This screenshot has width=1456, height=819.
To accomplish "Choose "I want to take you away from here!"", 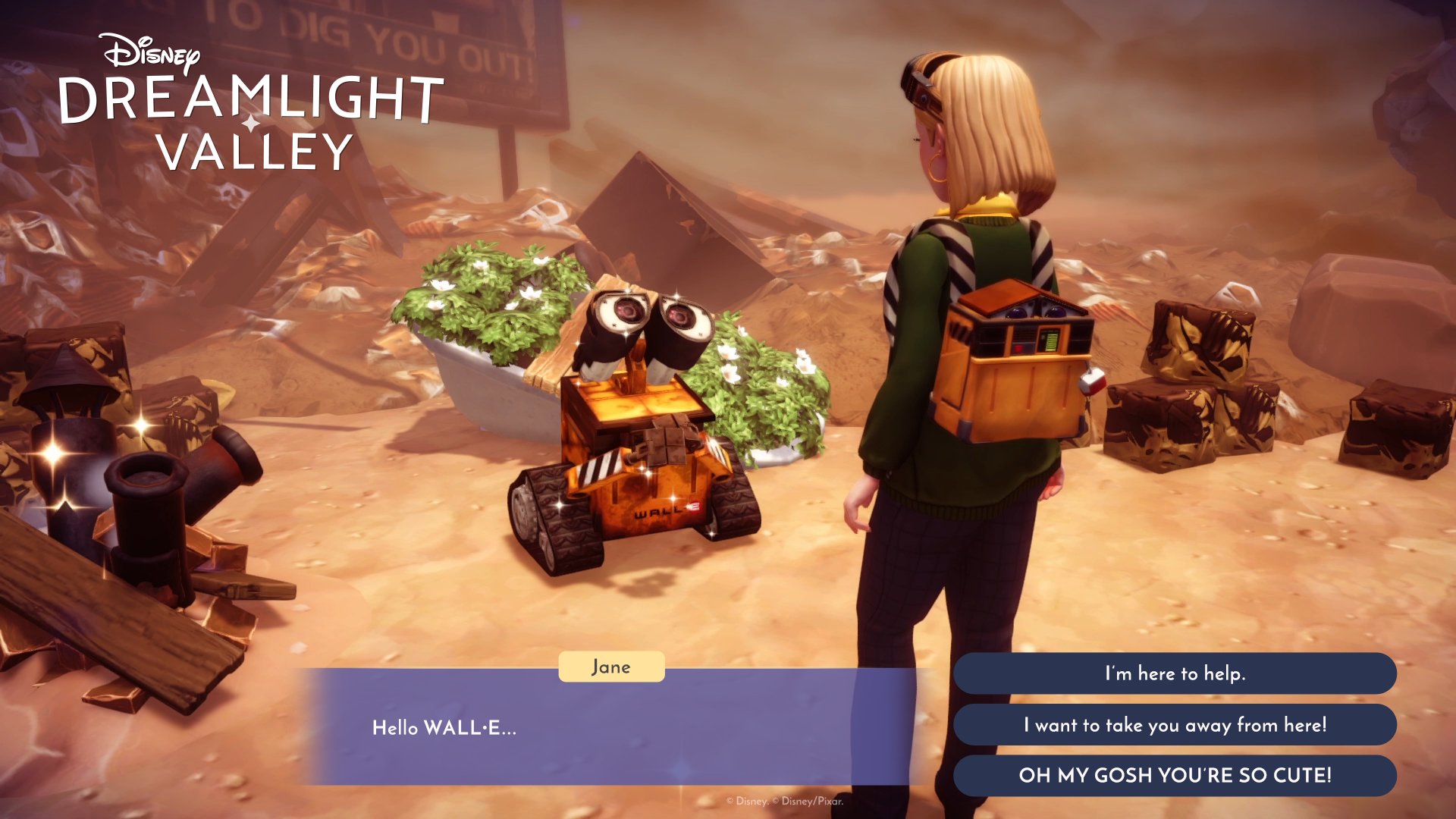I will tap(1178, 725).
